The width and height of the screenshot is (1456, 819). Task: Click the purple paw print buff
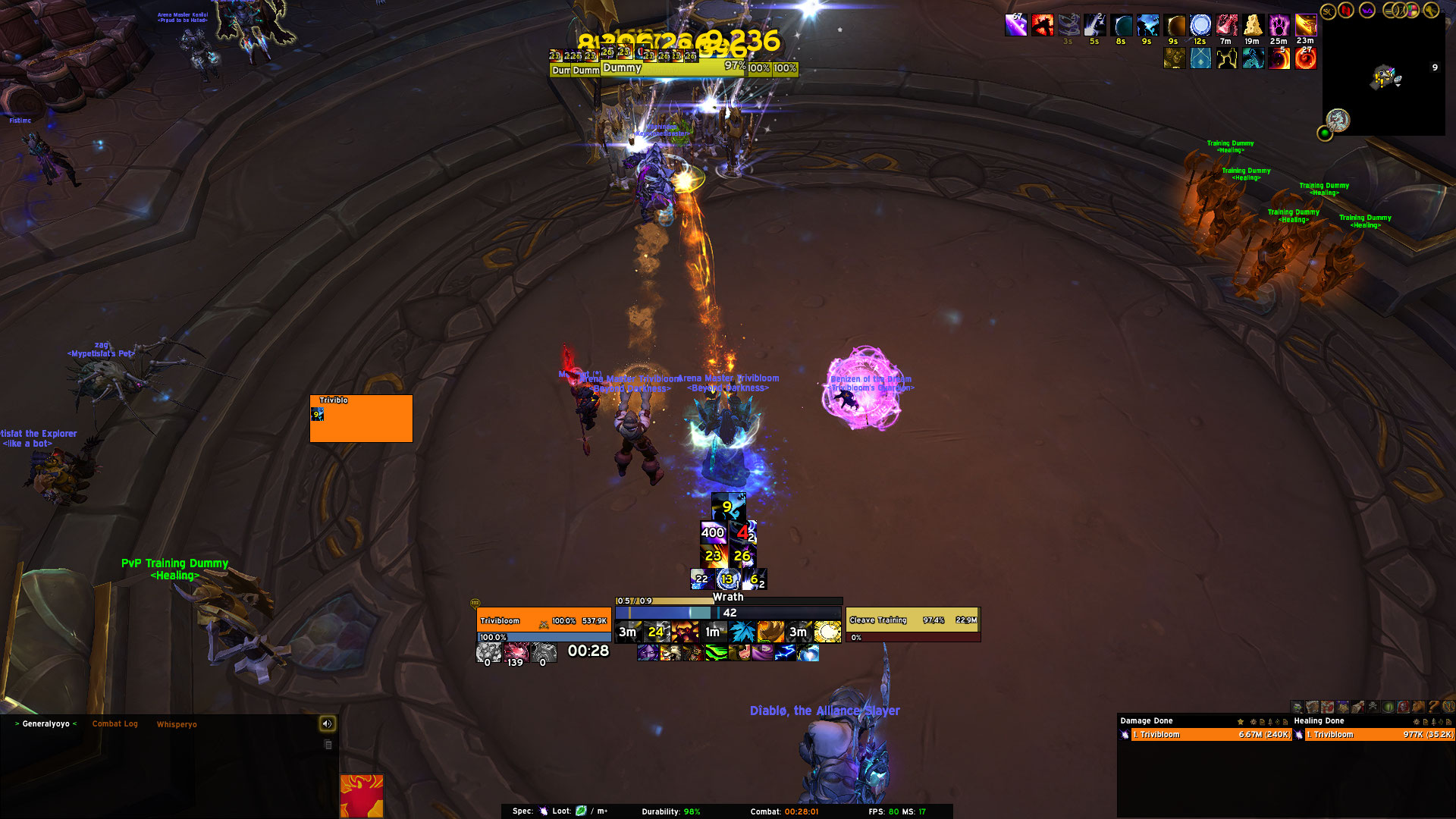[x=1279, y=26]
